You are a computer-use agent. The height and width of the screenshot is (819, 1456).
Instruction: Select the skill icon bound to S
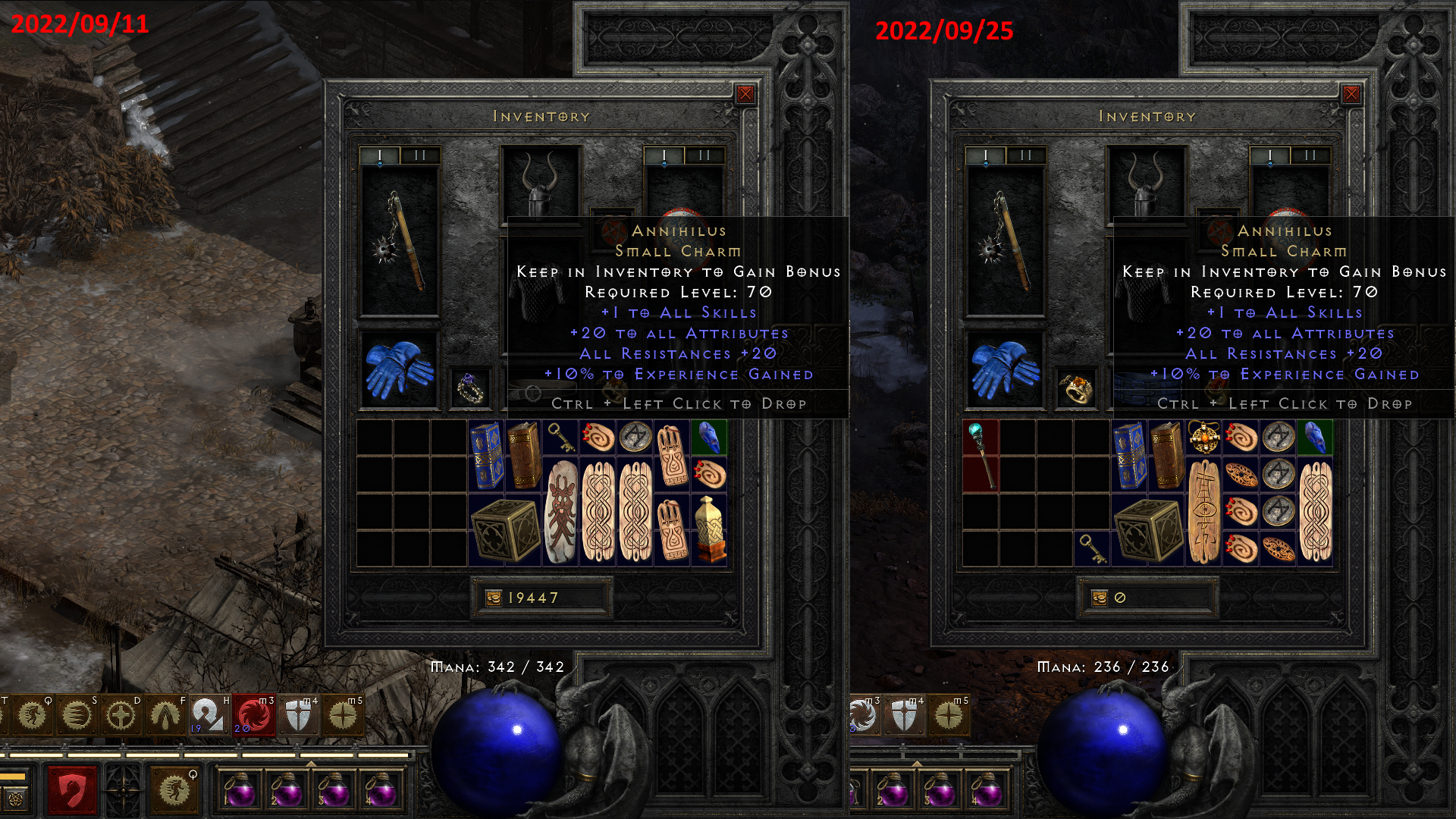pos(76,715)
